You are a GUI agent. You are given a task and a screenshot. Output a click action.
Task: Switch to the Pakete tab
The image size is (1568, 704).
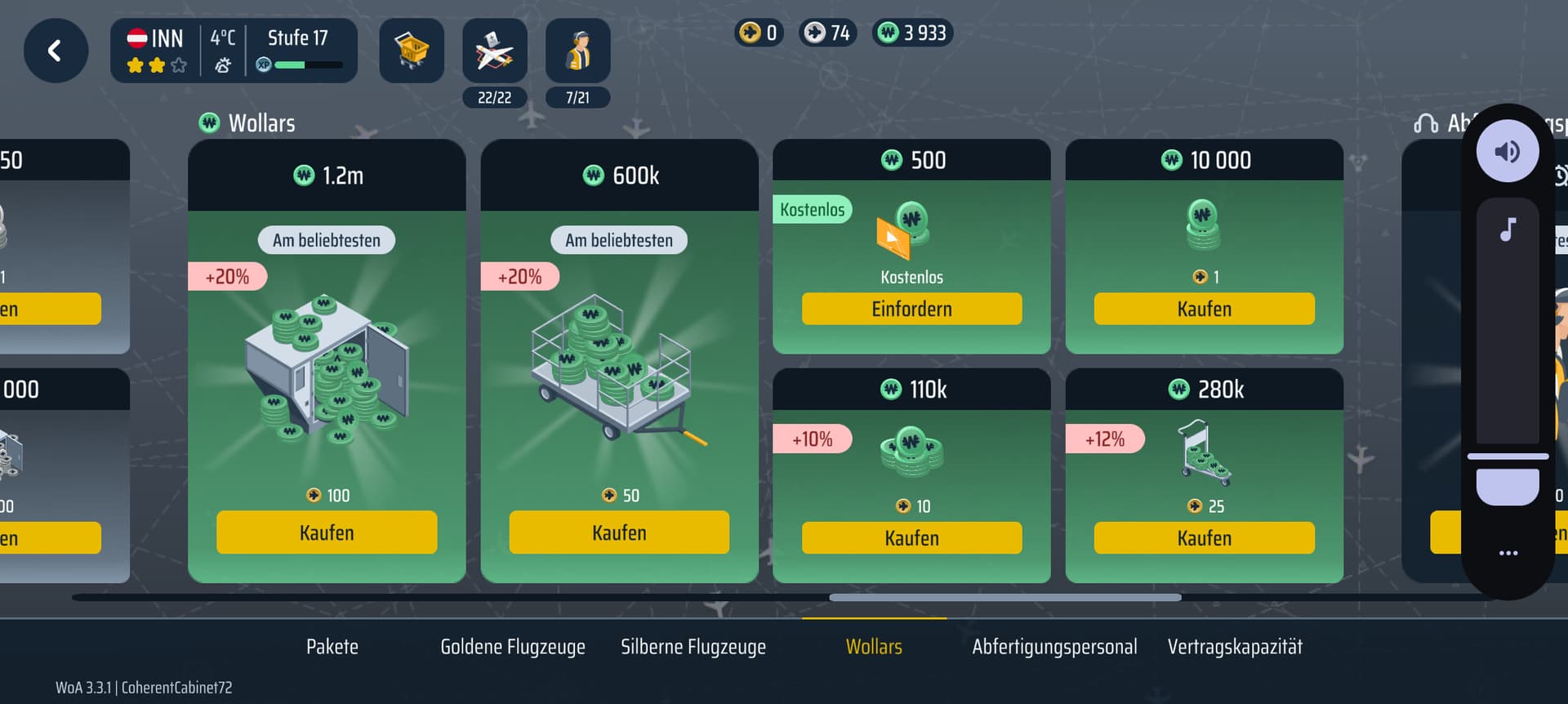pyautogui.click(x=332, y=647)
